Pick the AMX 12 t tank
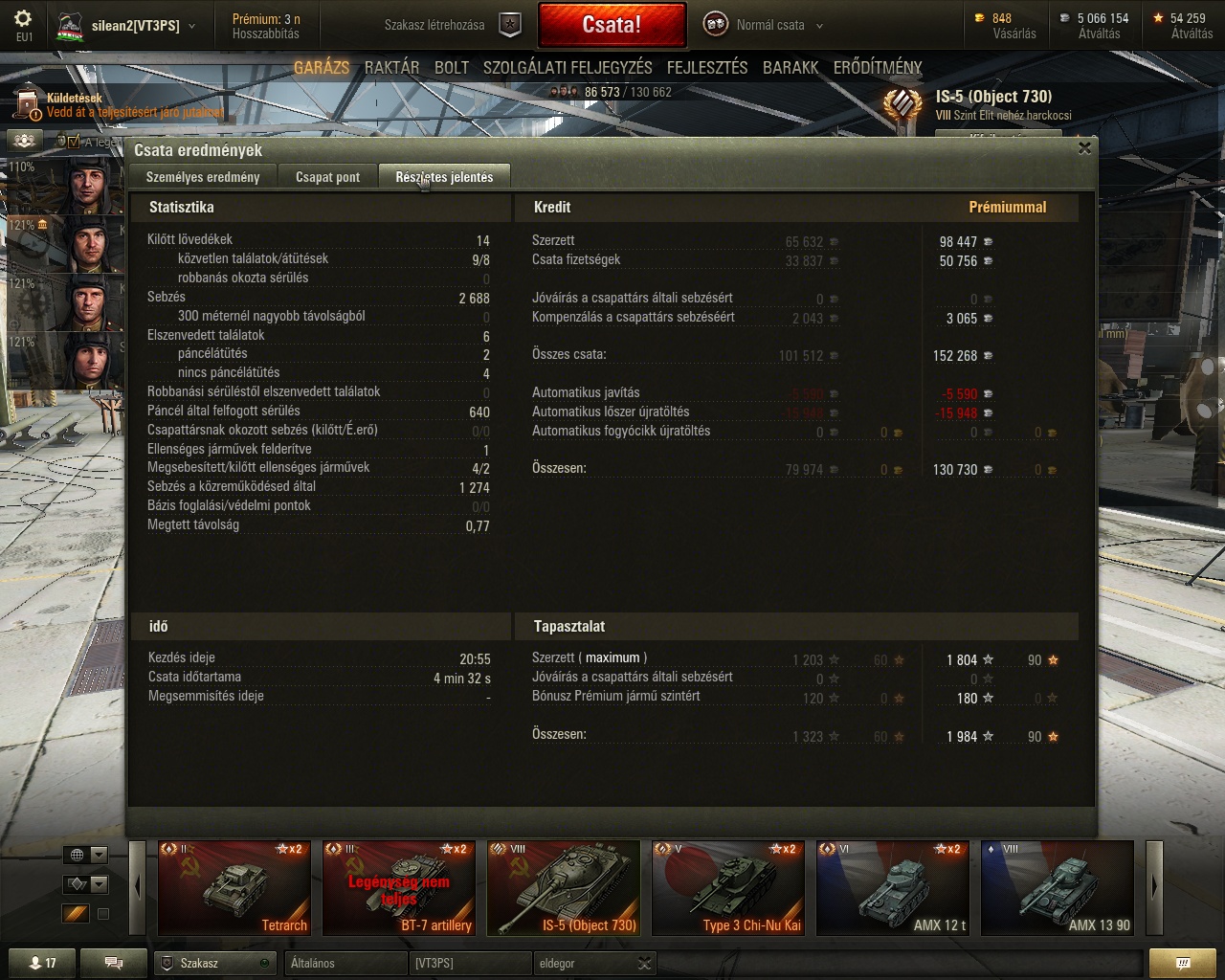The height and width of the screenshot is (980, 1225). pyautogui.click(x=893, y=887)
